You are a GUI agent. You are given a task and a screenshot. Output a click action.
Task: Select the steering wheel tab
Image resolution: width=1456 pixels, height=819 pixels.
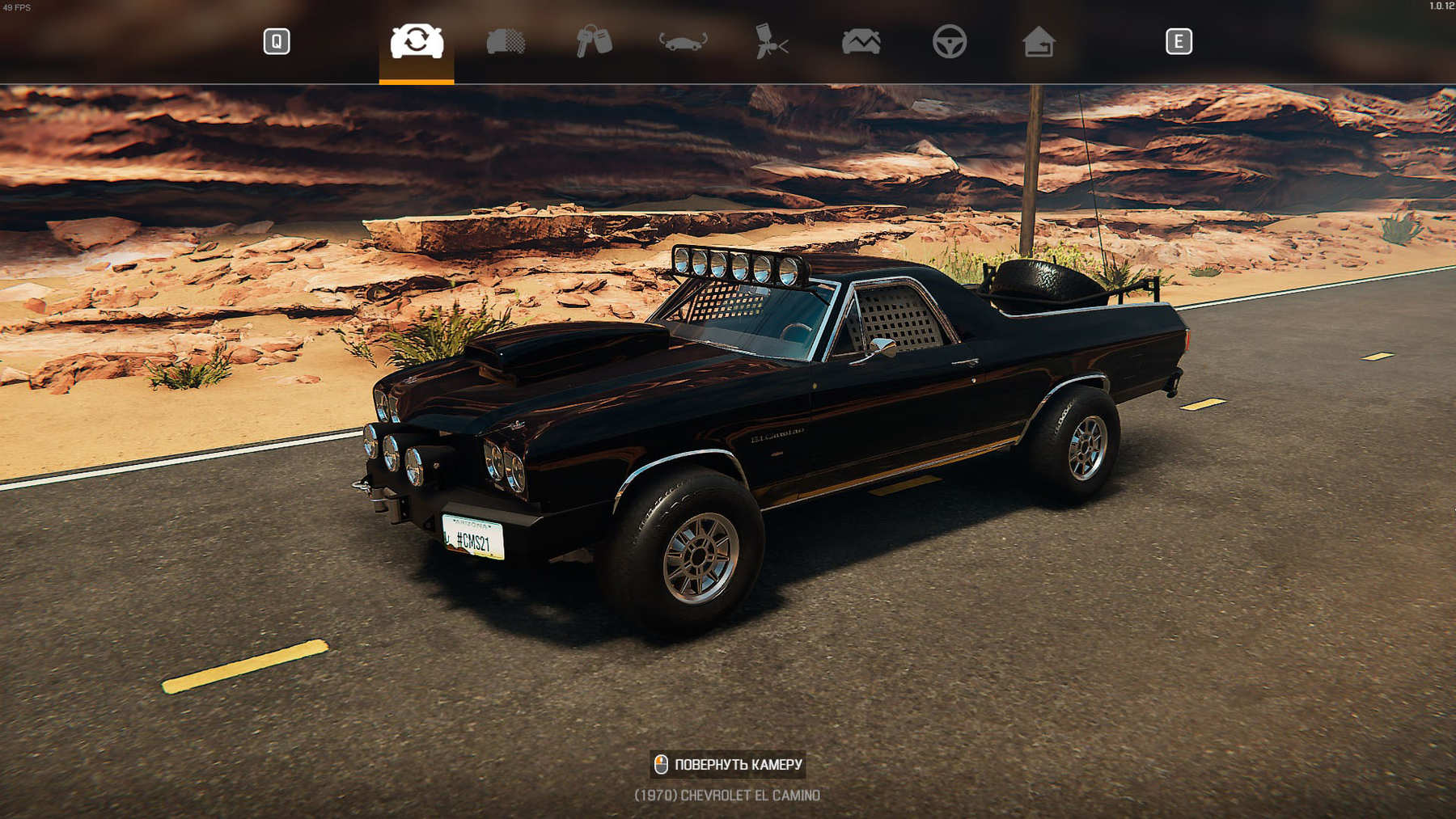[950, 41]
